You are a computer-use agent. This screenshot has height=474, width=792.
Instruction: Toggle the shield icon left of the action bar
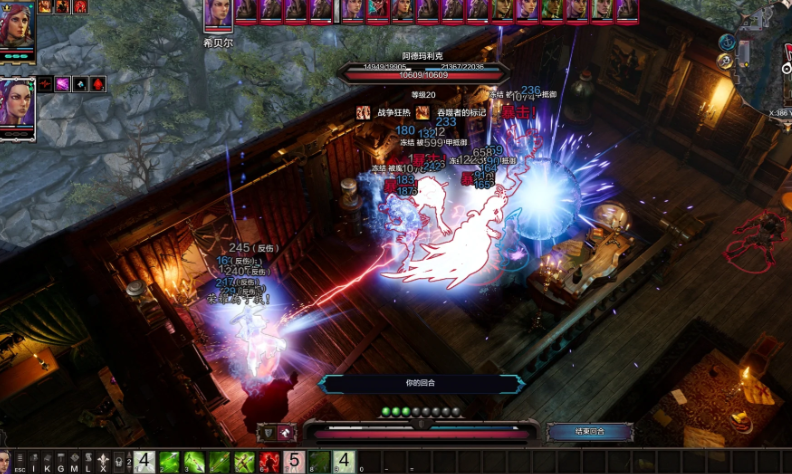[268, 432]
